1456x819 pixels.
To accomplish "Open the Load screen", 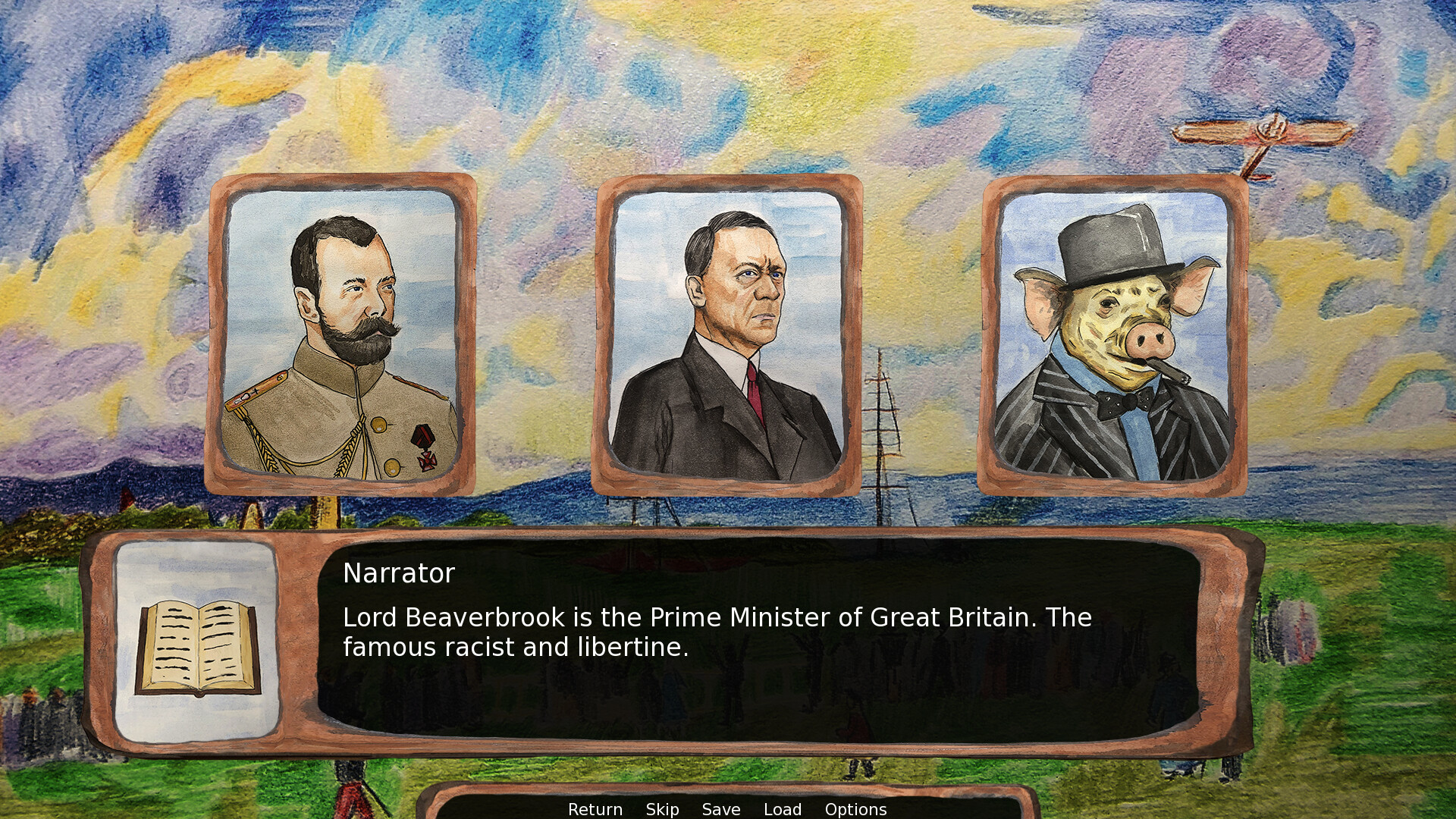I will coord(784,809).
